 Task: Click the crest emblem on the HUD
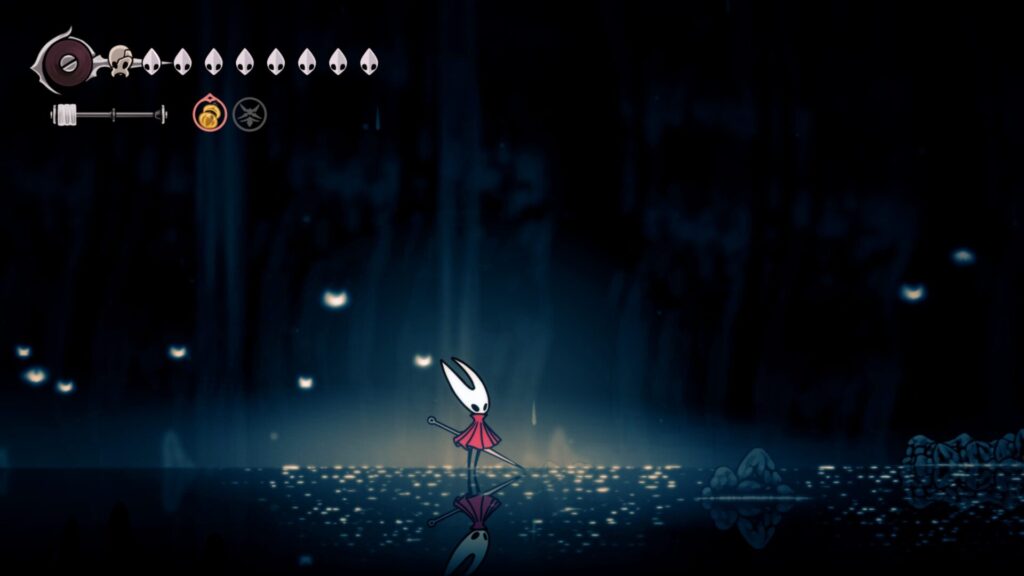pos(66,61)
